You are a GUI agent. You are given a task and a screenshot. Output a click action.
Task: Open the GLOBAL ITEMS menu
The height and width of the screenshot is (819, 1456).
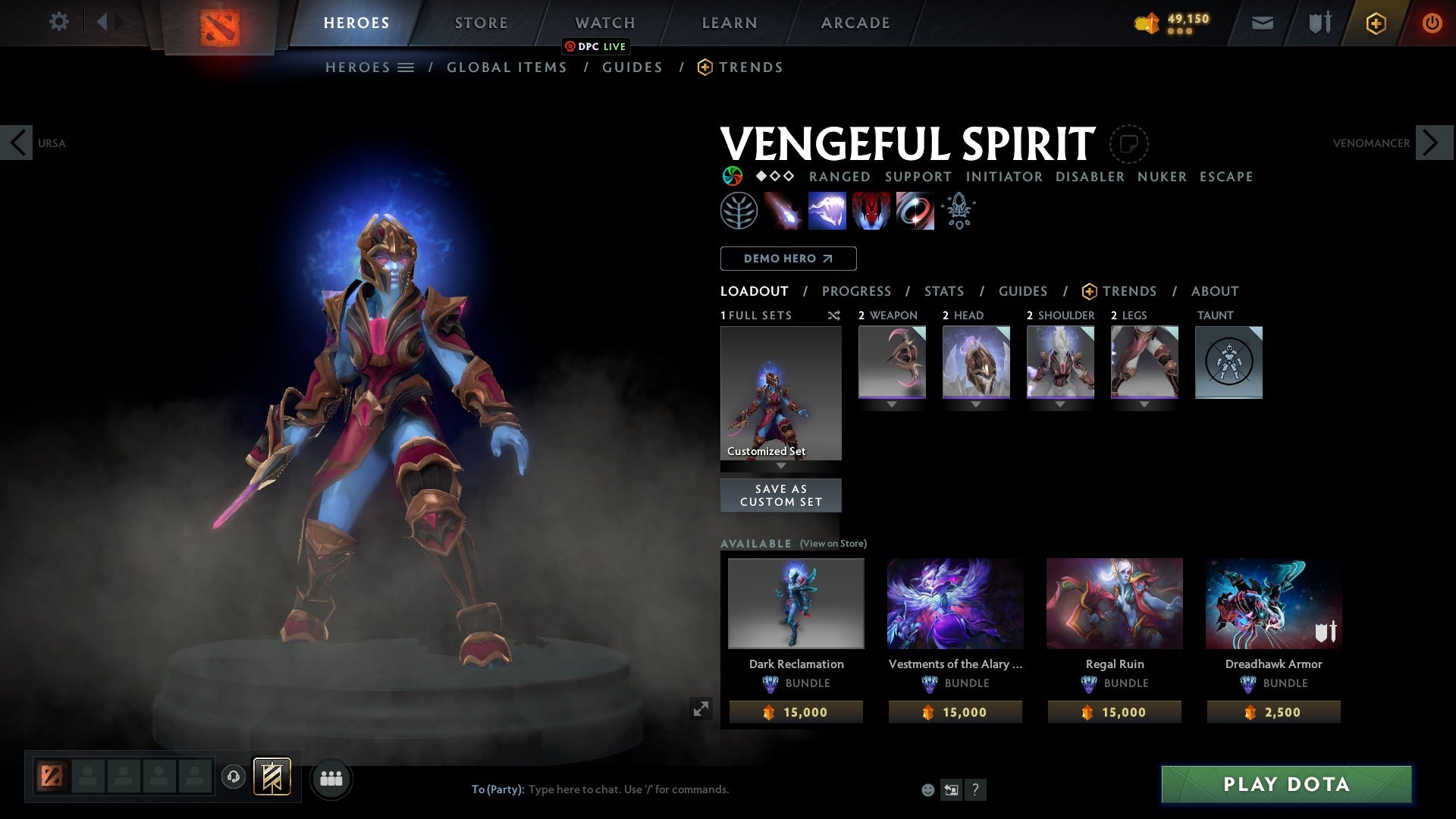click(x=507, y=67)
